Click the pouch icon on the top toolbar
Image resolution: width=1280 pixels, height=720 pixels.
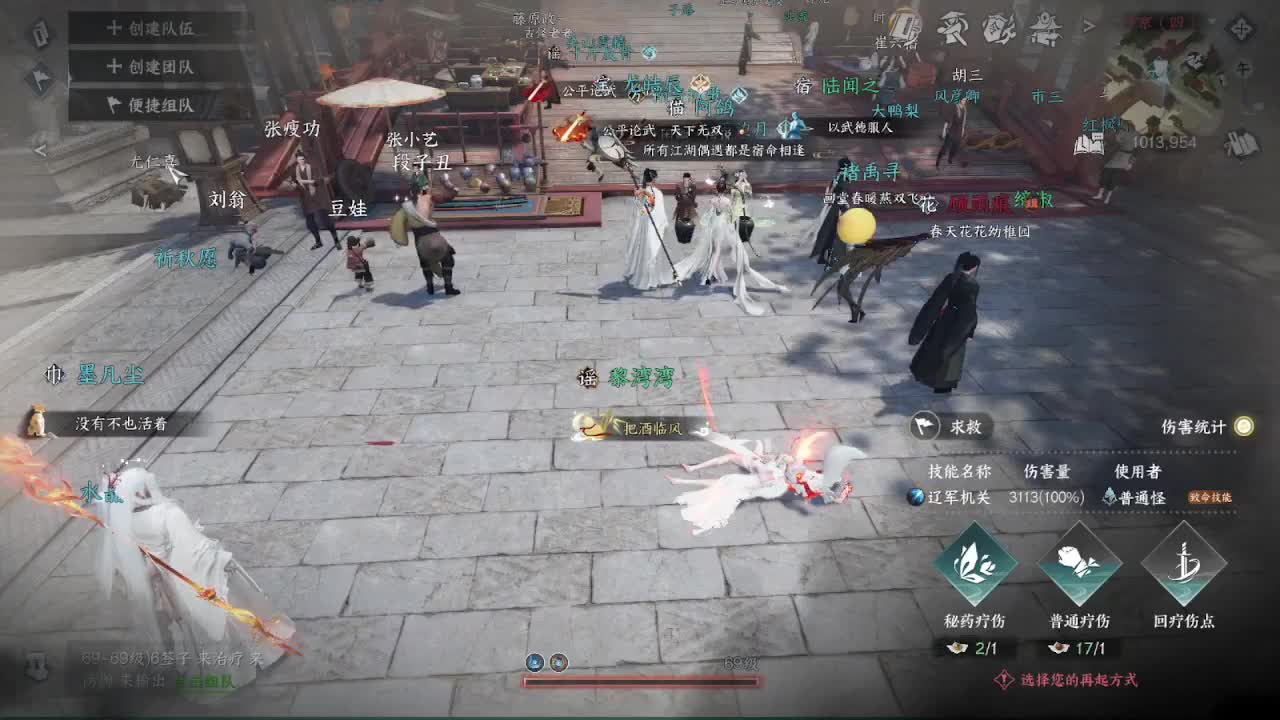pyautogui.click(x=1000, y=27)
